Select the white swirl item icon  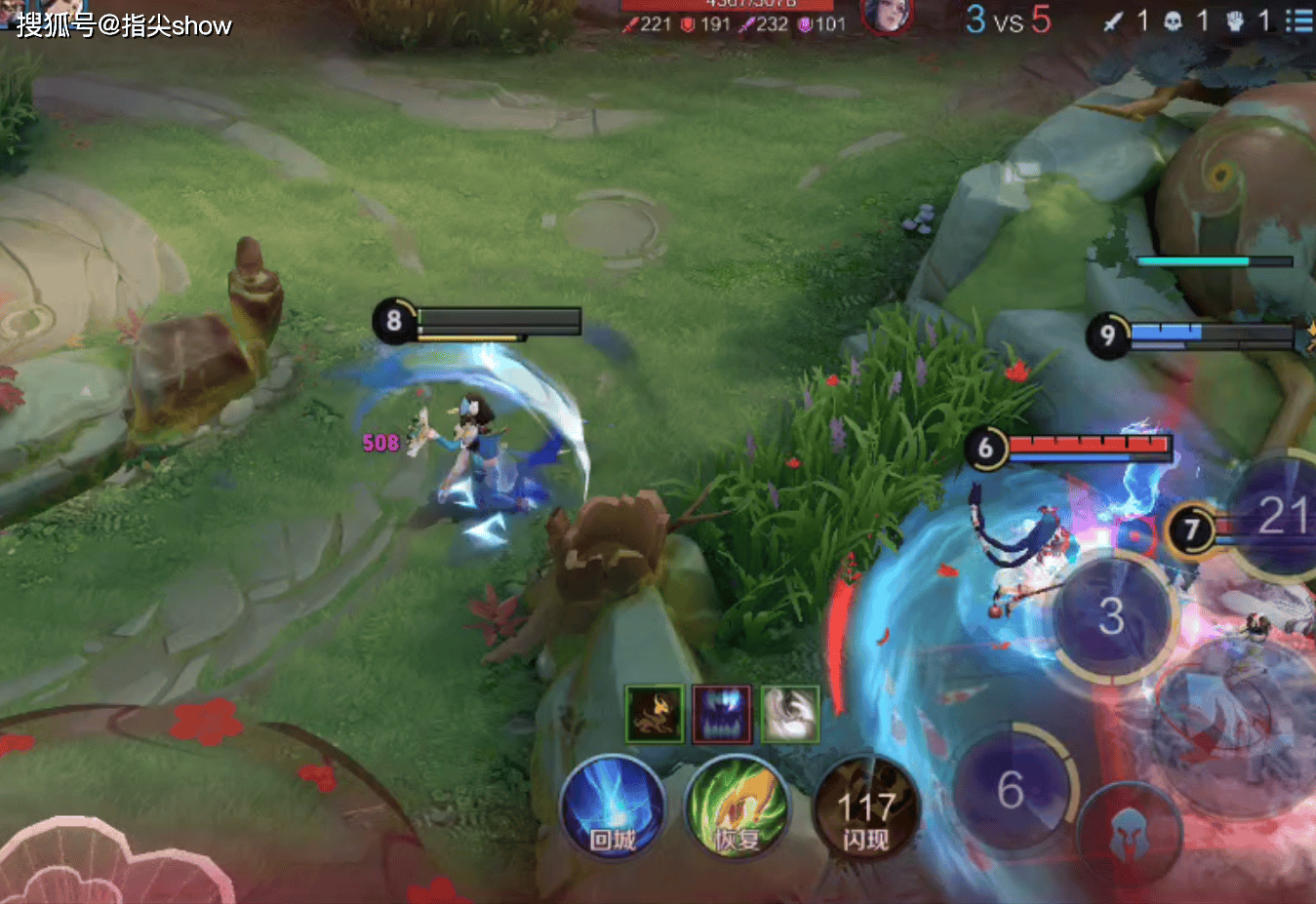click(x=789, y=714)
